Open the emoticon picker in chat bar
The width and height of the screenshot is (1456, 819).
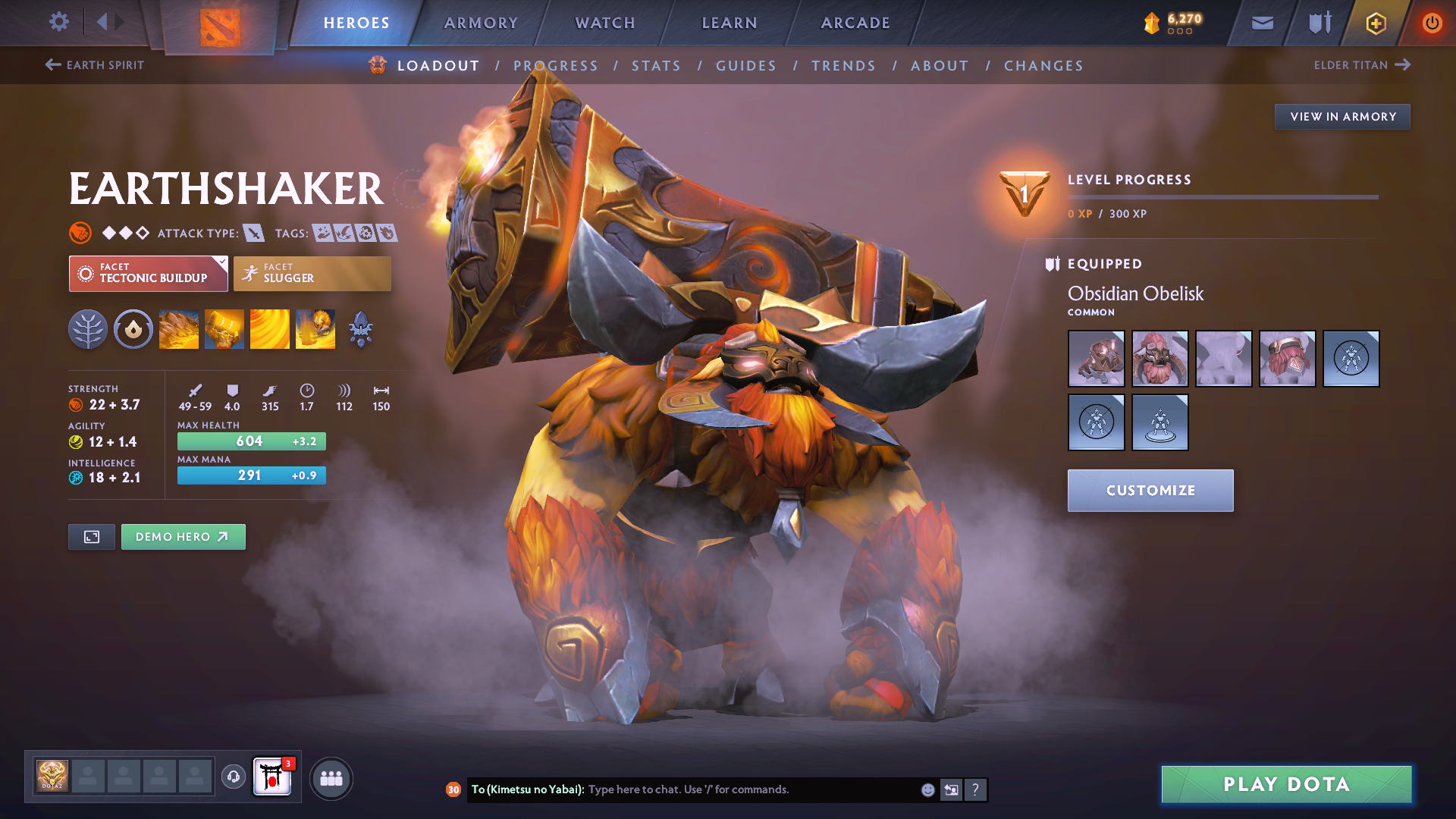click(927, 789)
